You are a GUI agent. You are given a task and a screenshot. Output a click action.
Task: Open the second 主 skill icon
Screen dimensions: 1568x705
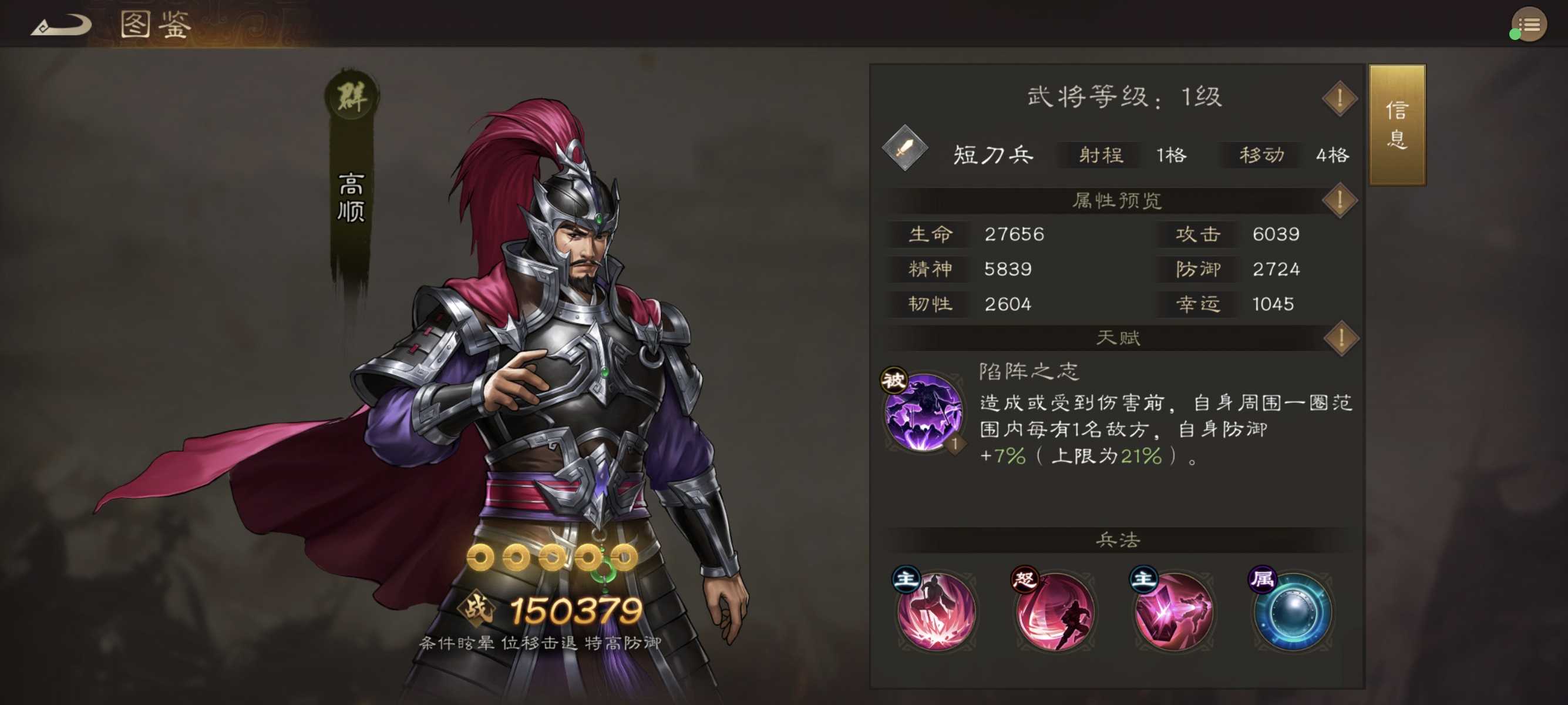(x=1173, y=615)
